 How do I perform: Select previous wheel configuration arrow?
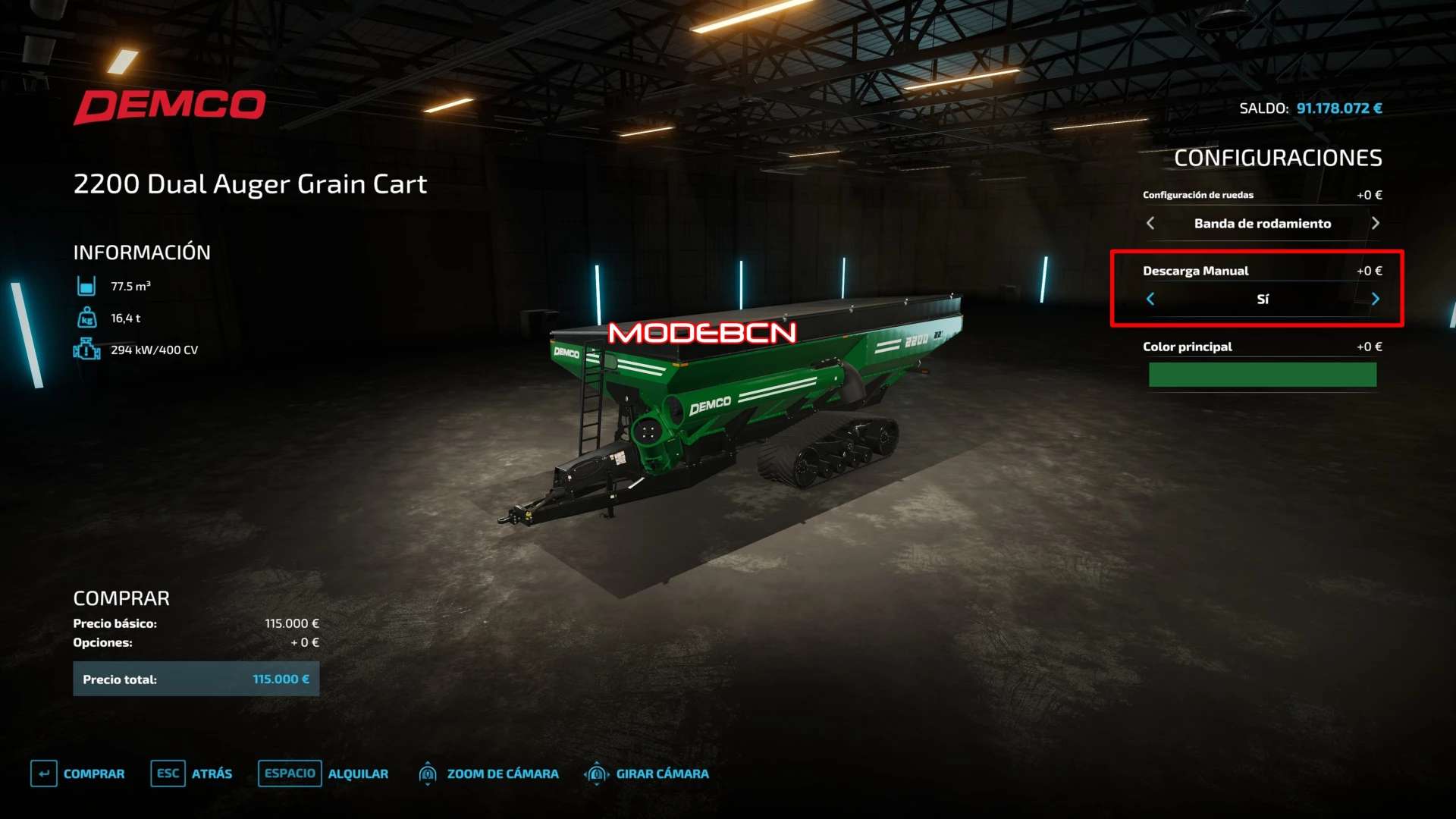tap(1150, 223)
